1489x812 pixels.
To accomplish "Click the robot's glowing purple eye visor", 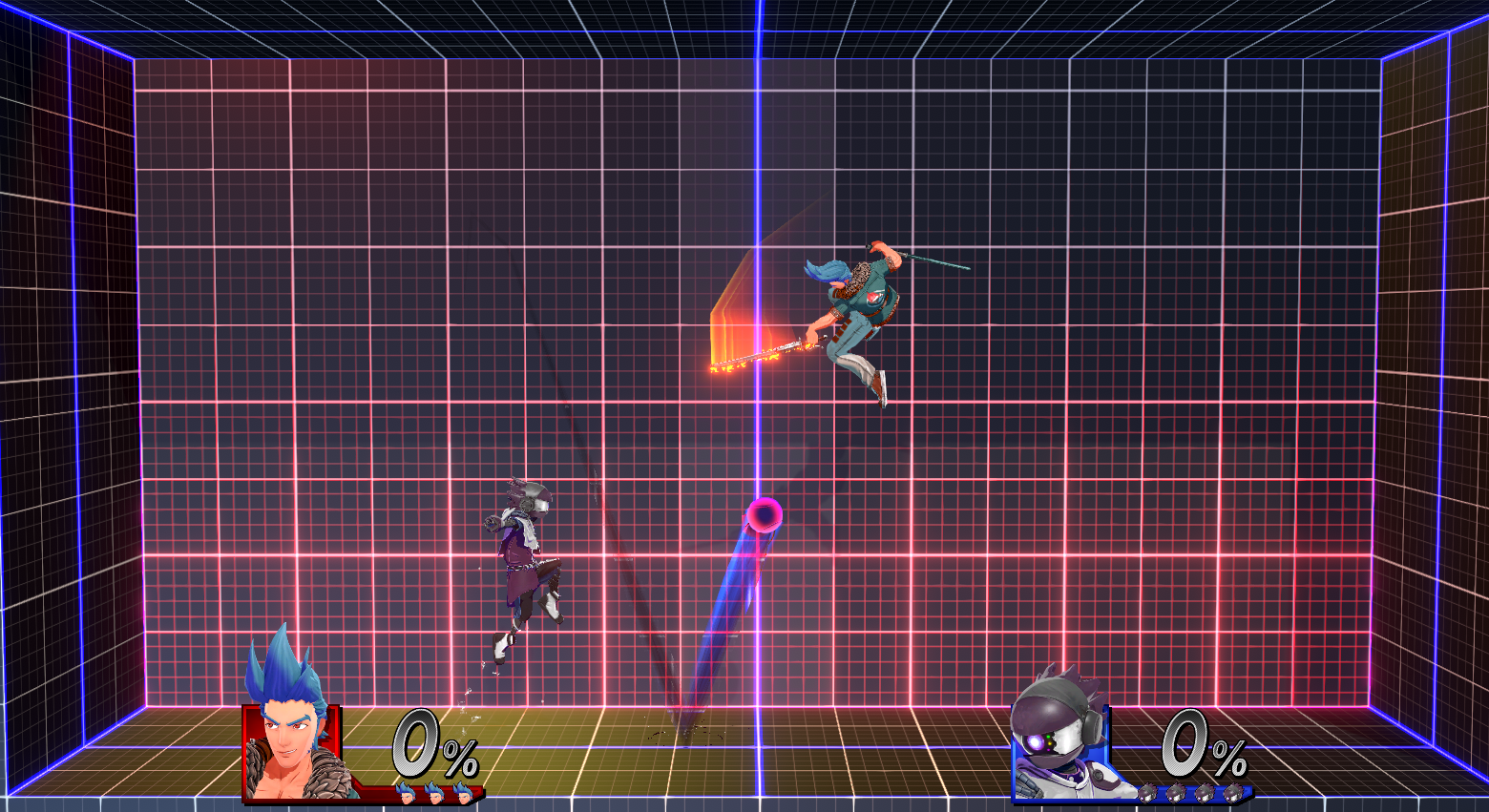I will (x=1034, y=741).
